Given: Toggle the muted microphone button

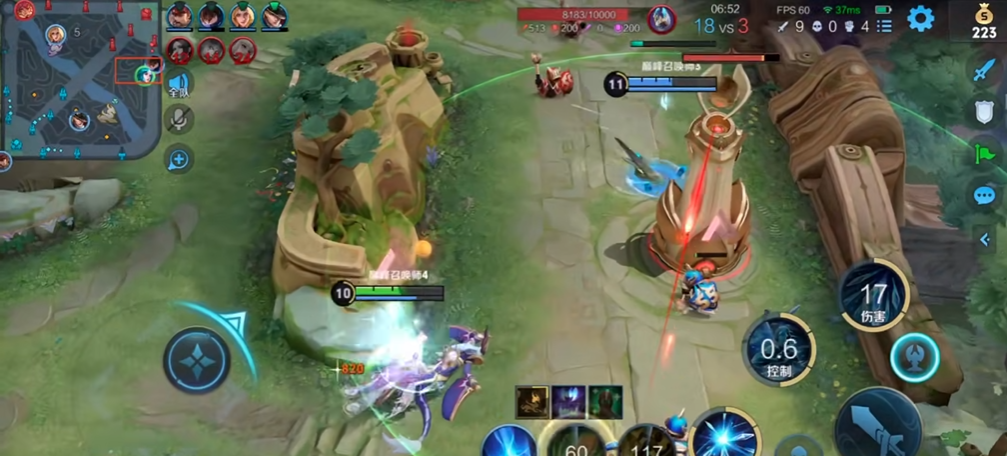Looking at the screenshot, I should 179,119.
